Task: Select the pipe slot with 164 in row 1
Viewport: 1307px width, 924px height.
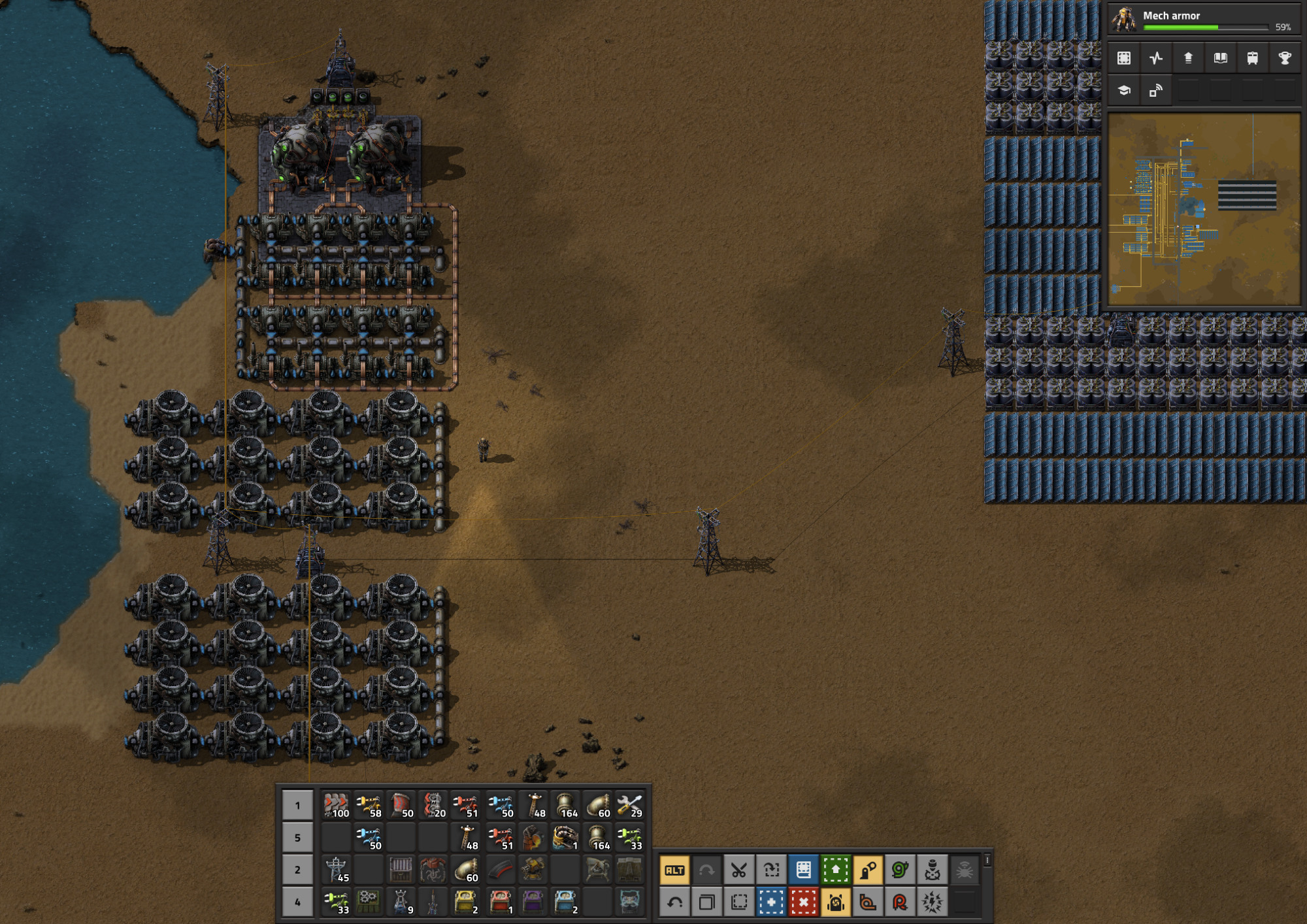Action: [x=565, y=805]
